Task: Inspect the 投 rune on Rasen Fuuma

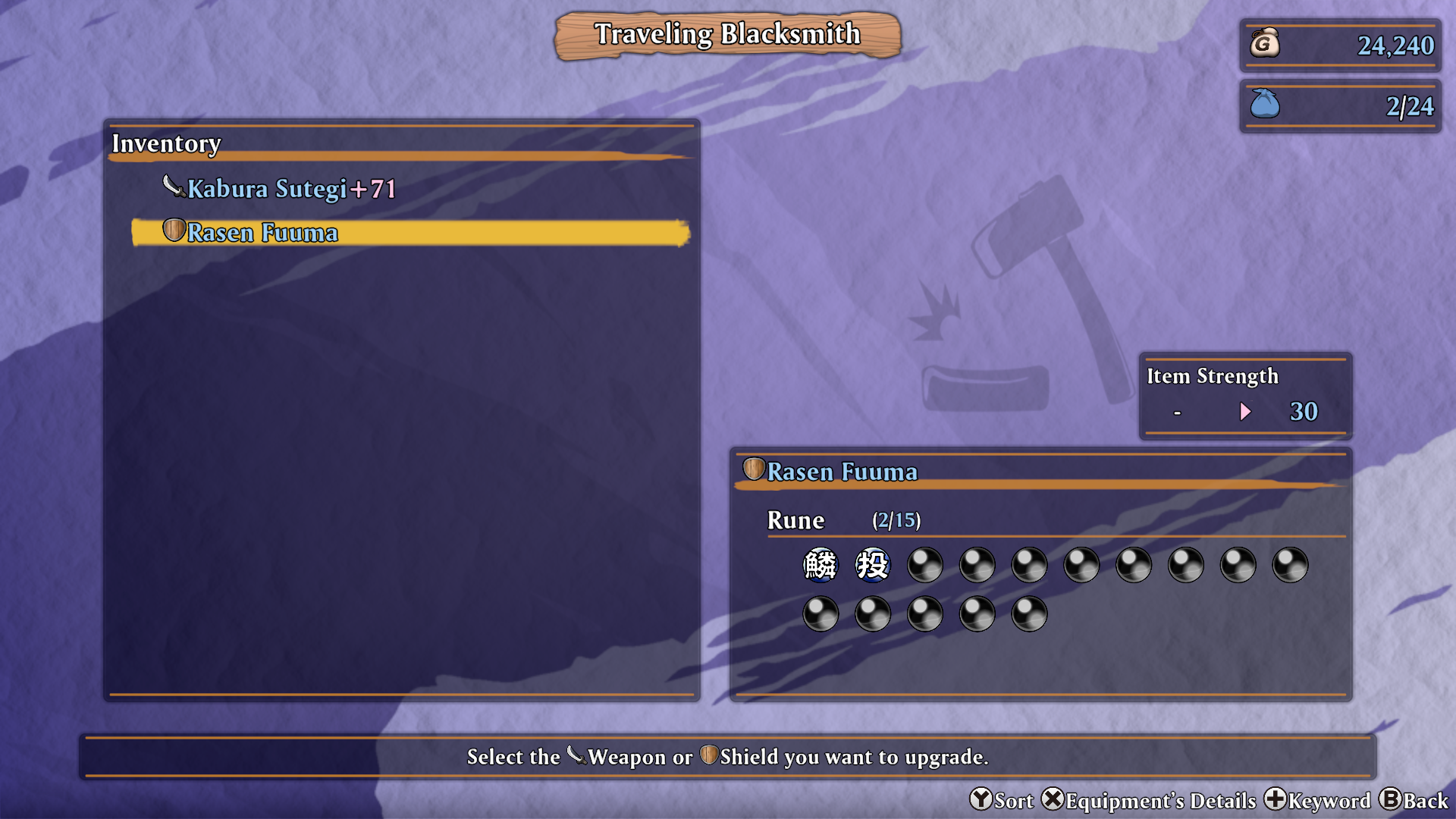Action: [x=872, y=565]
